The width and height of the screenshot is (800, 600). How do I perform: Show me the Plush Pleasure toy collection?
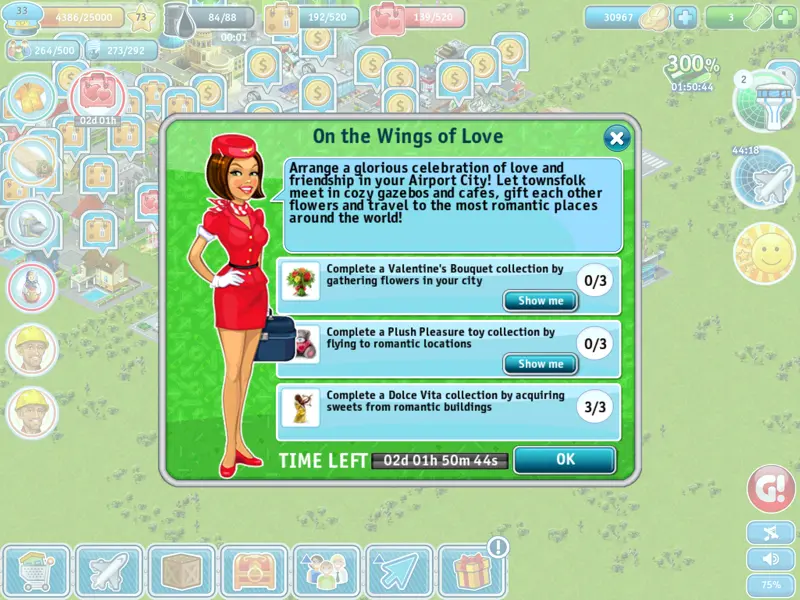click(x=540, y=364)
